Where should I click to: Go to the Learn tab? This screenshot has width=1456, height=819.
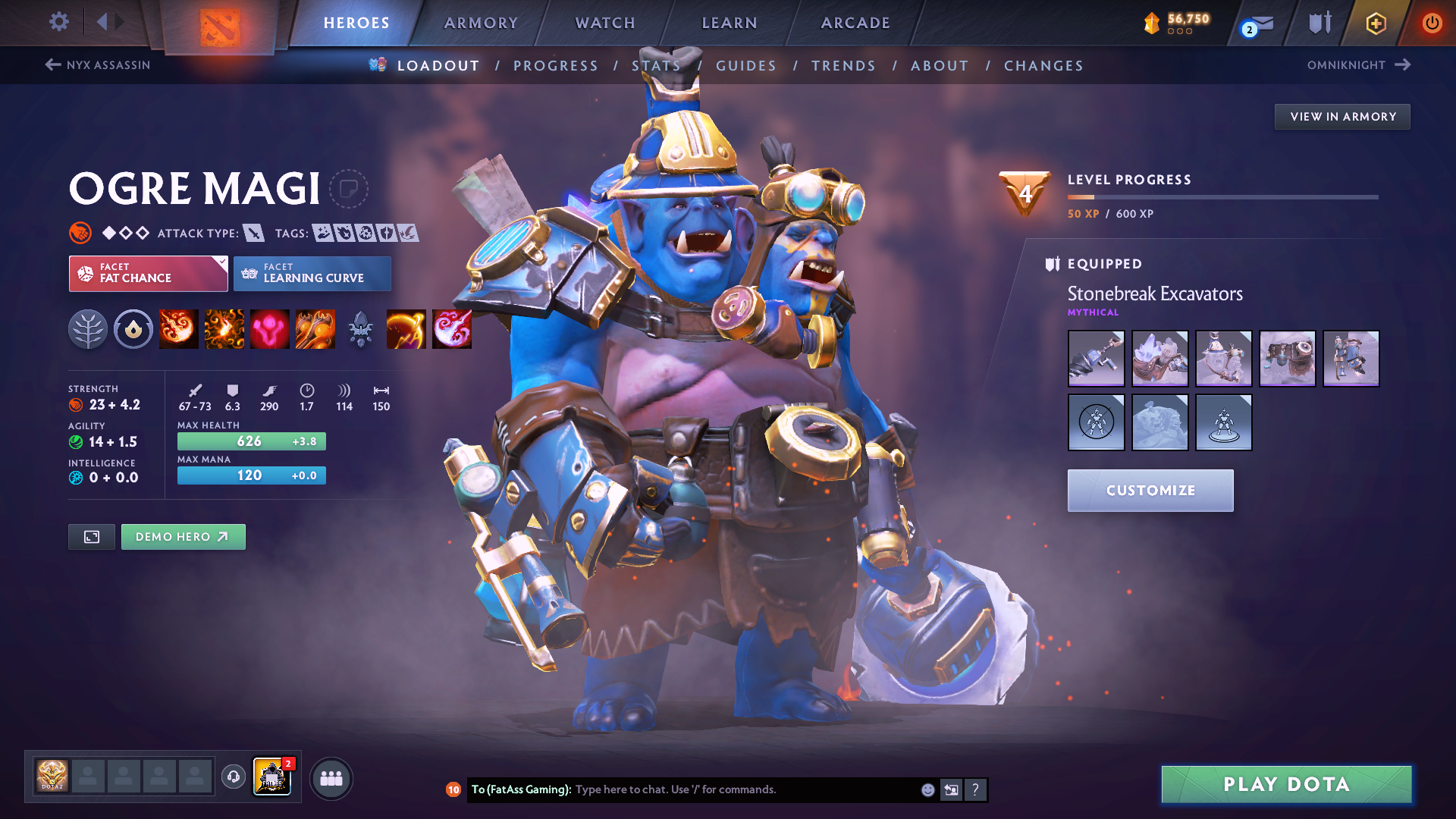(x=730, y=23)
